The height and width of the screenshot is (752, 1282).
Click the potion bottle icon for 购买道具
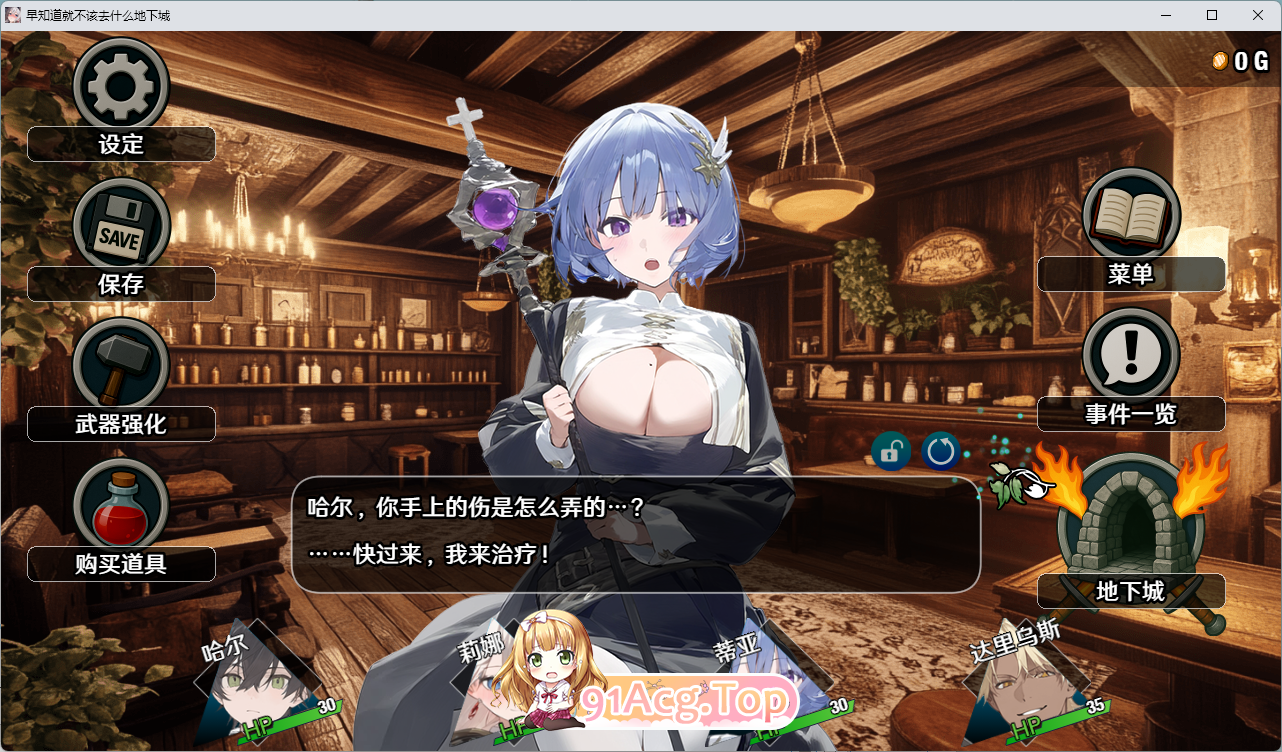(x=120, y=505)
